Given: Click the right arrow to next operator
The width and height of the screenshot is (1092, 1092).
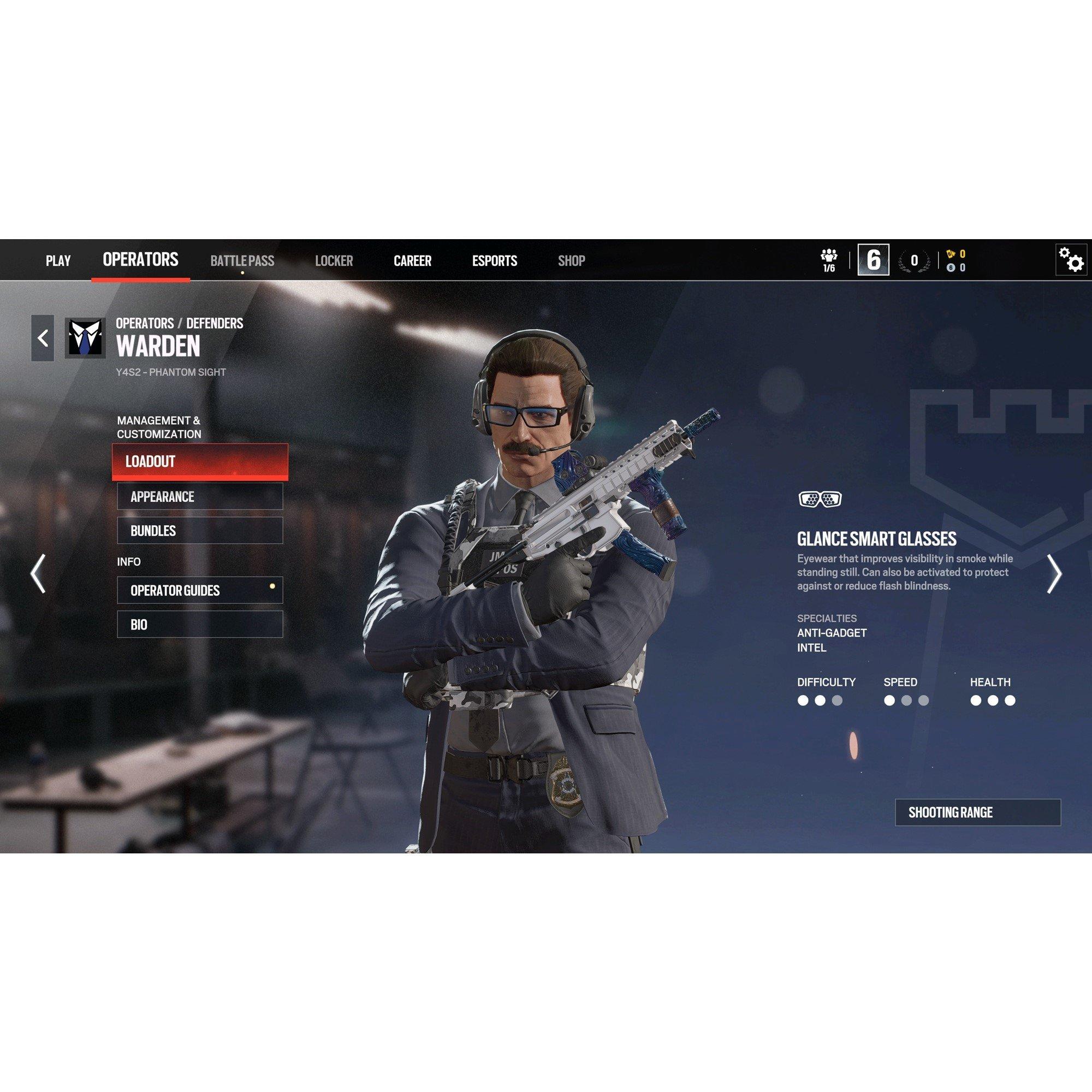Looking at the screenshot, I should point(1056,574).
